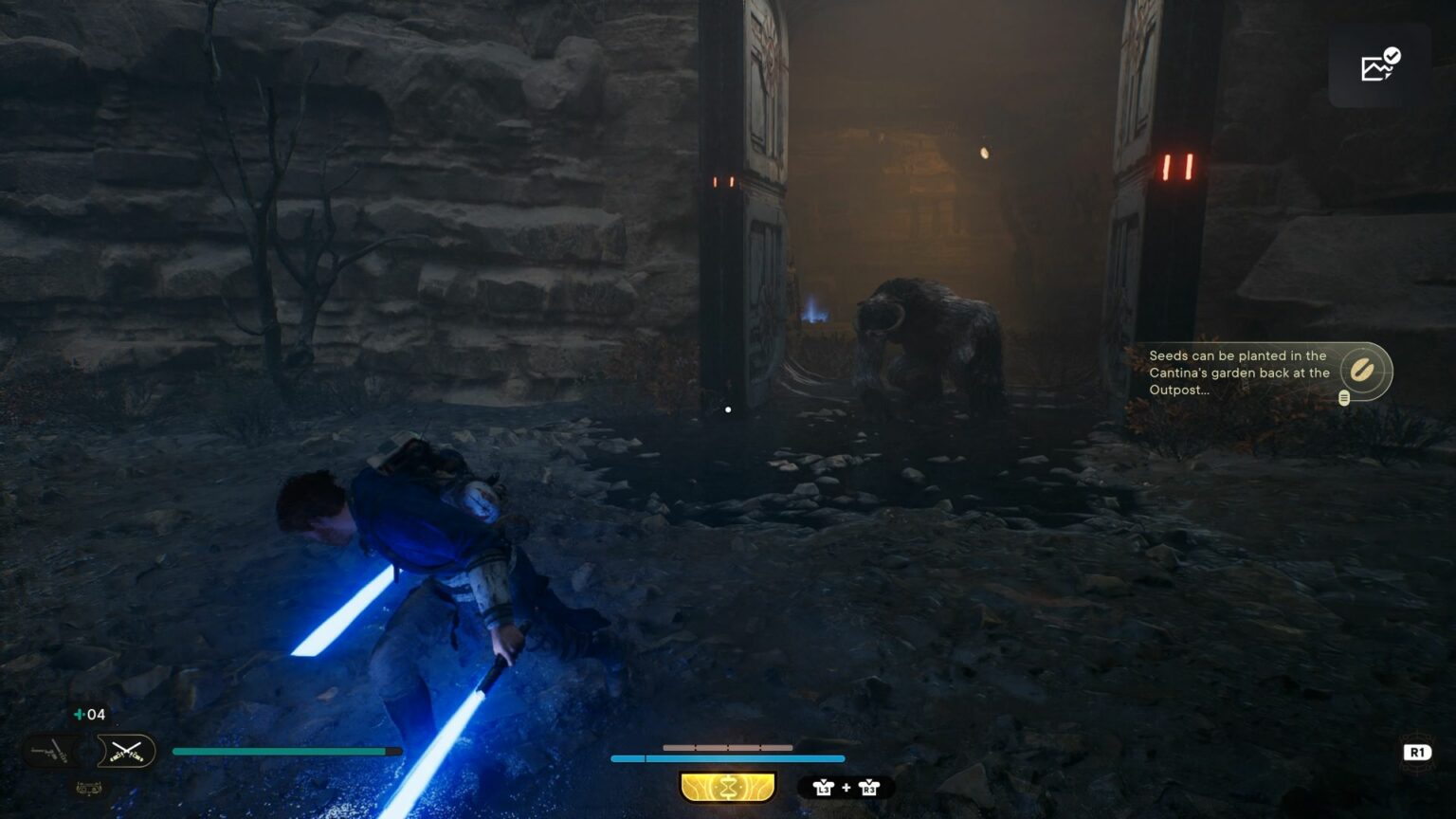Activate the golden hourglass Slow ability icon
Image resolution: width=1456 pixels, height=819 pixels.
coord(727,786)
